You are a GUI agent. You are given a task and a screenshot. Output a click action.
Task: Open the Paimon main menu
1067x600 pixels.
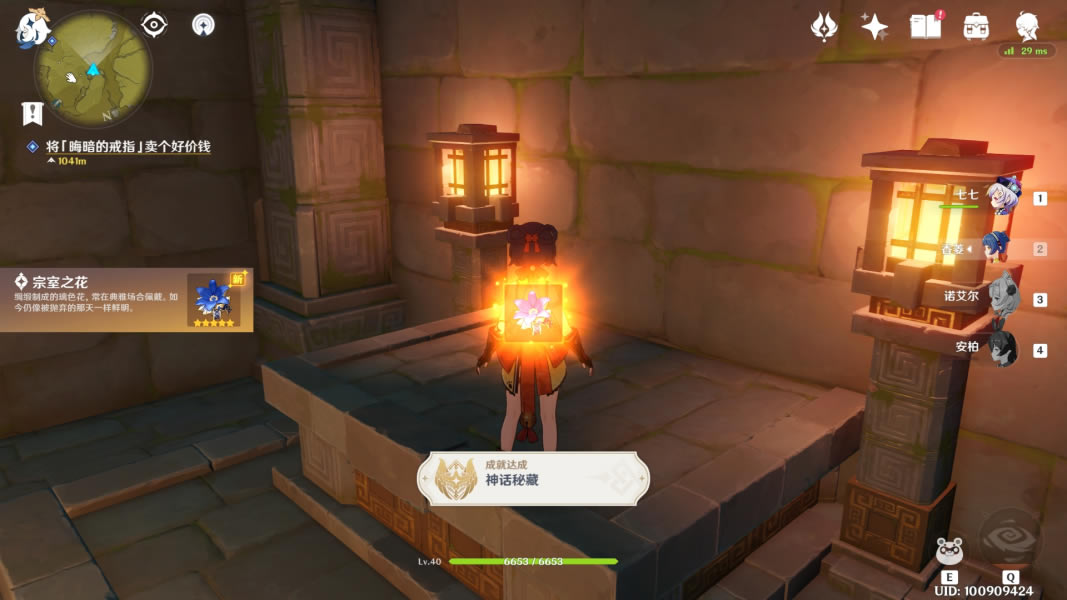click(32, 28)
